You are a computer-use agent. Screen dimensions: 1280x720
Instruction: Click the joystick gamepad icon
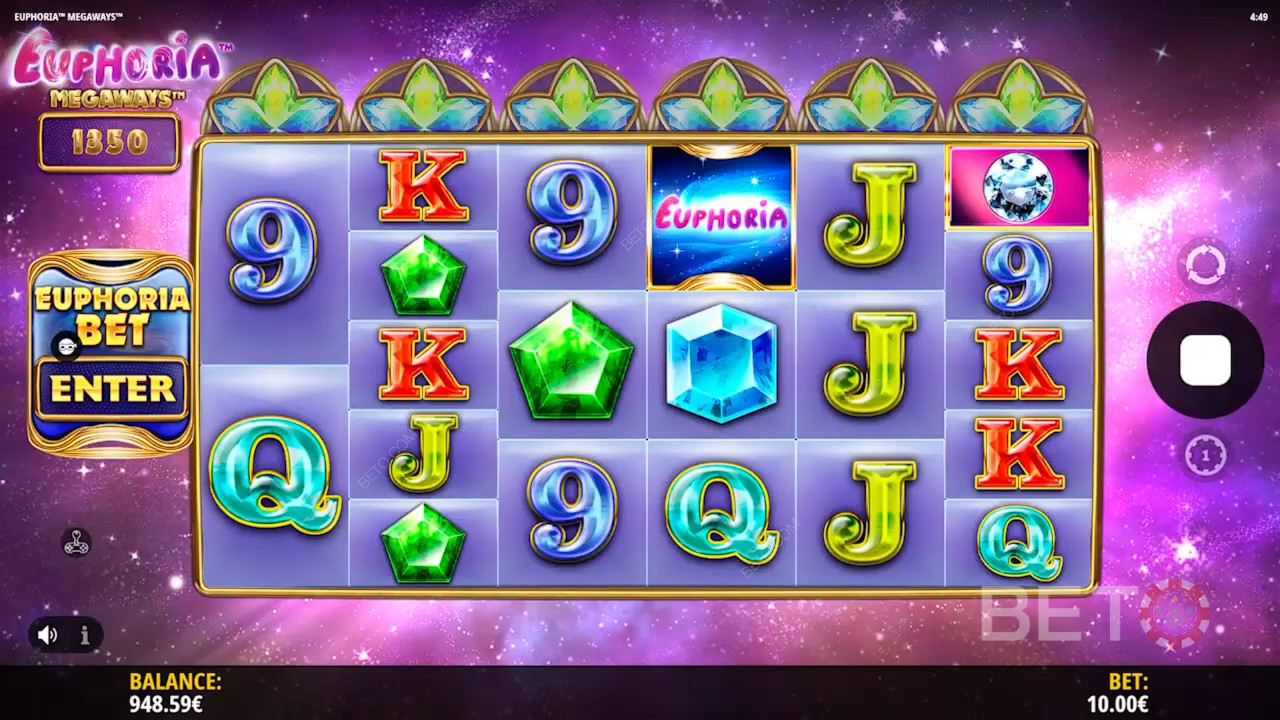[x=77, y=542]
